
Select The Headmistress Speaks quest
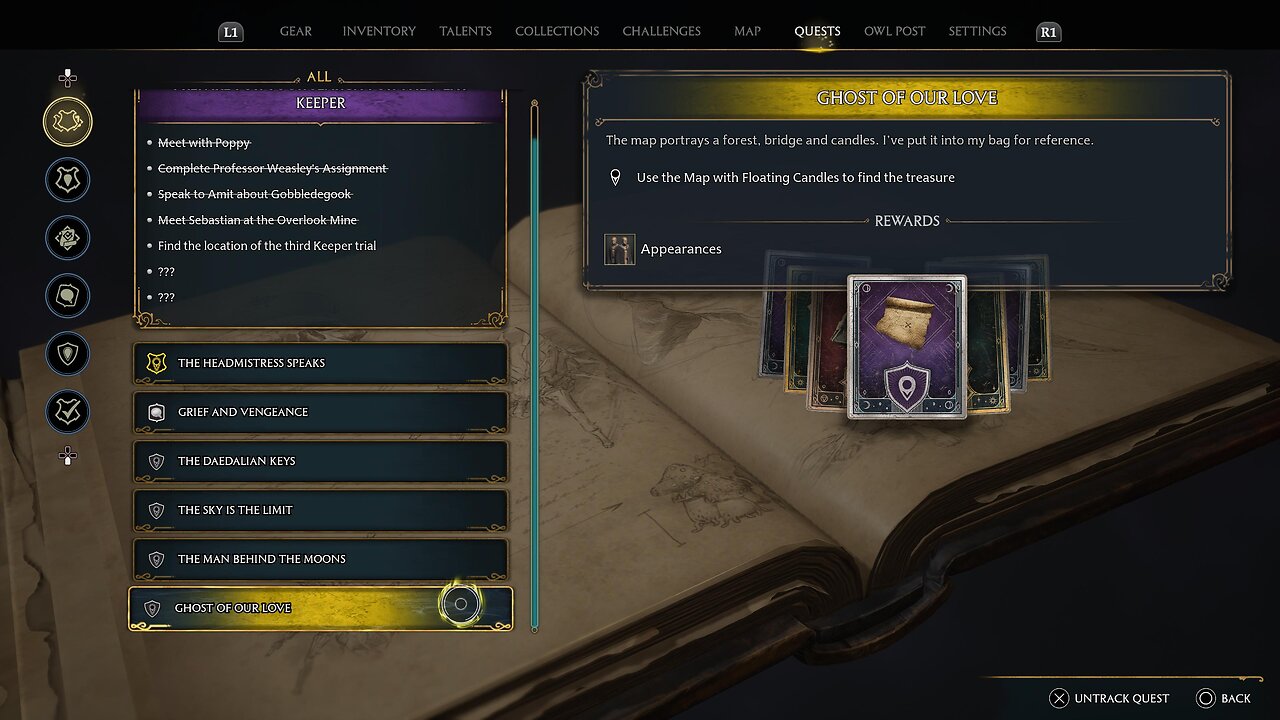point(320,363)
